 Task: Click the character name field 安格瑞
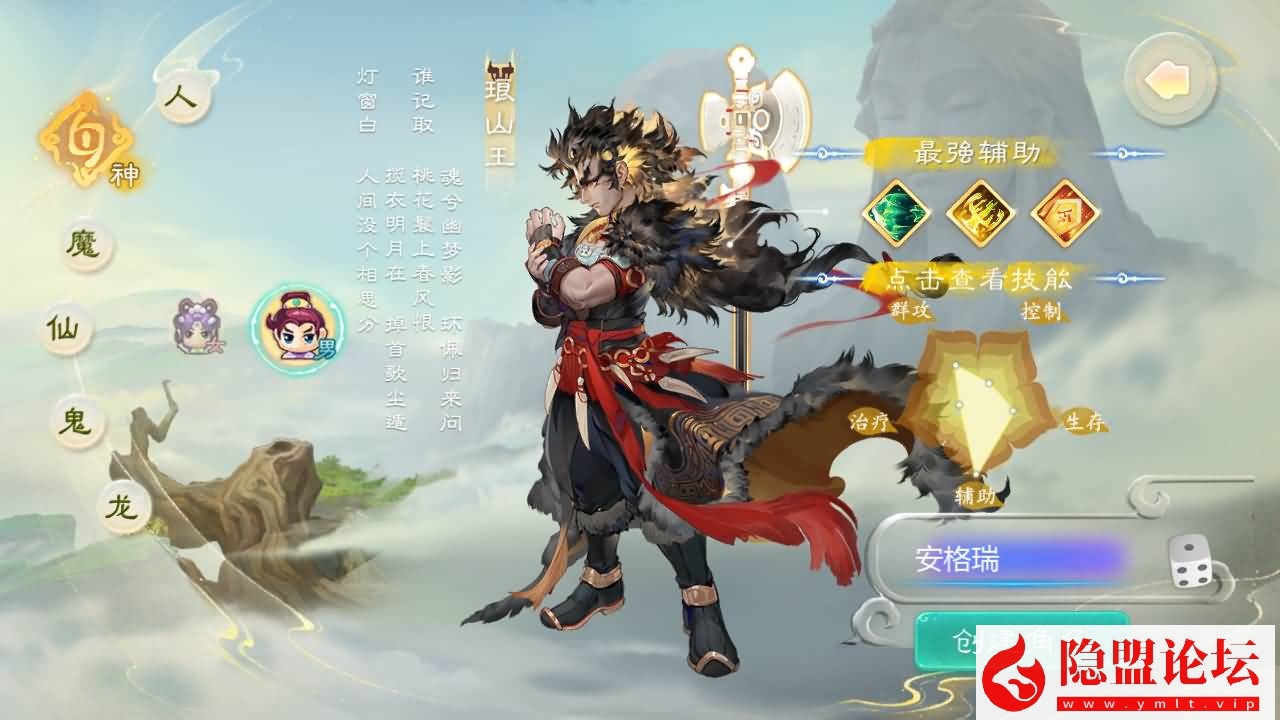point(1010,560)
